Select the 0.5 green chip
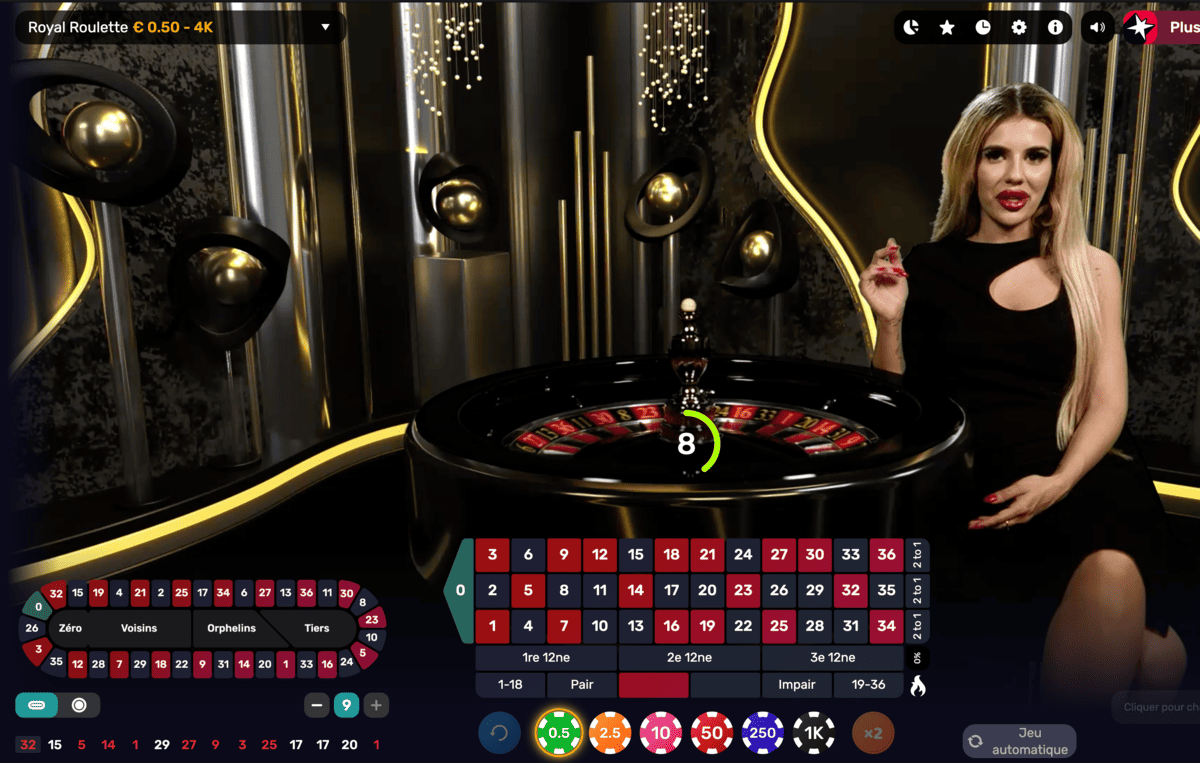The image size is (1200, 763). (559, 733)
